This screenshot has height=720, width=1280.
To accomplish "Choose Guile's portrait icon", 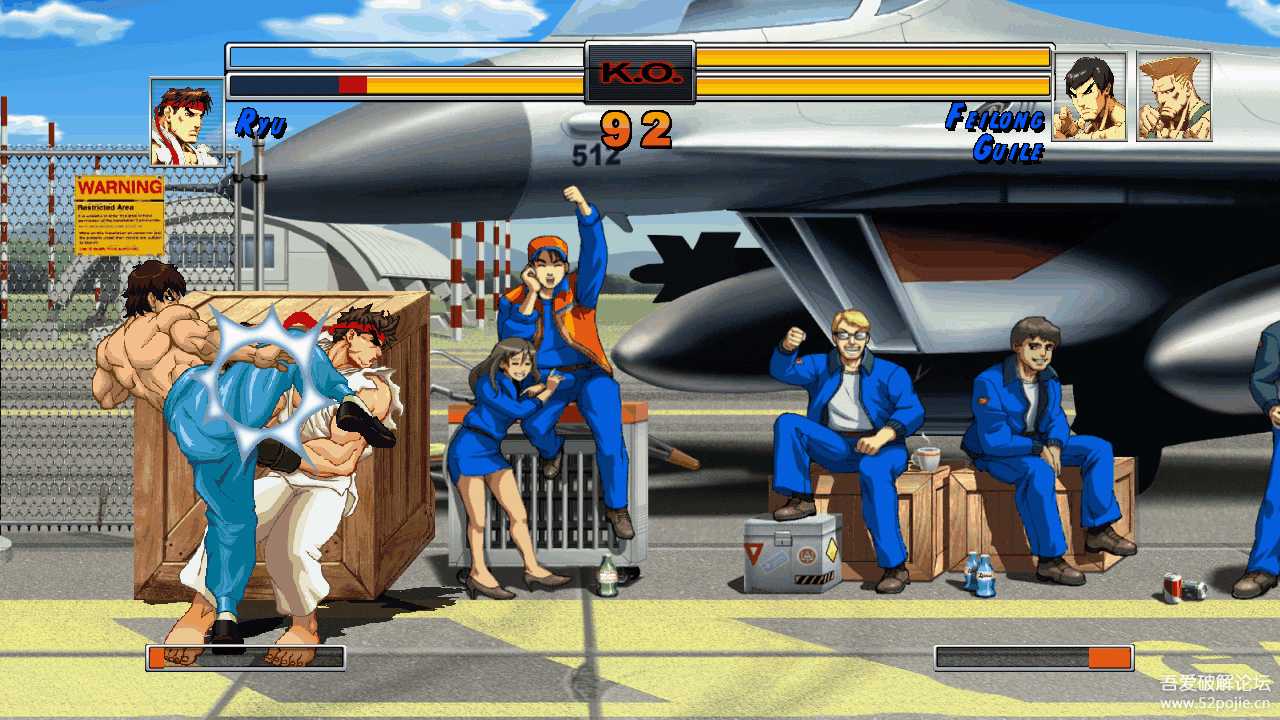I will pos(1174,97).
